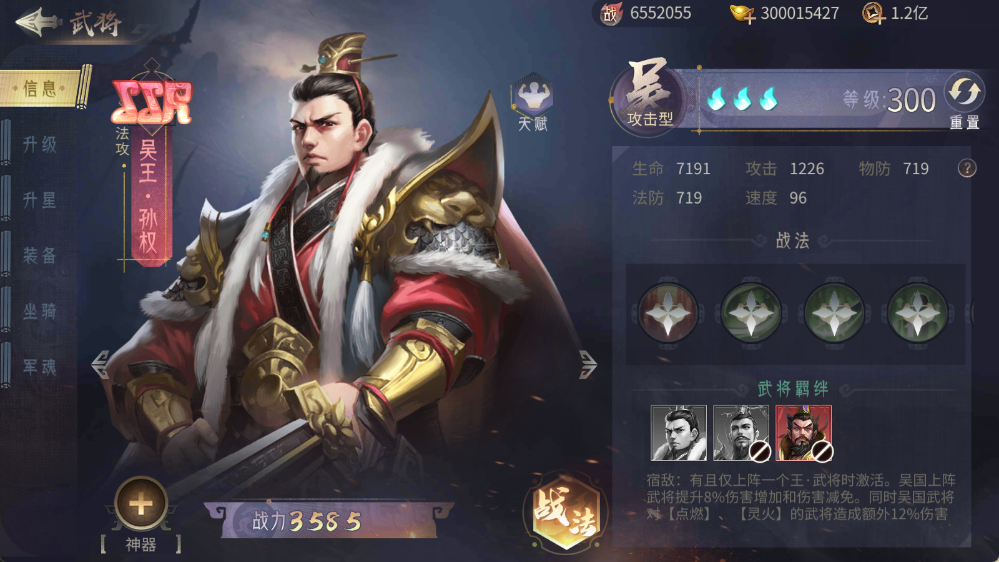This screenshot has width=999, height=562.
Task: Open the 天赋 talent icon
Action: pos(533,98)
